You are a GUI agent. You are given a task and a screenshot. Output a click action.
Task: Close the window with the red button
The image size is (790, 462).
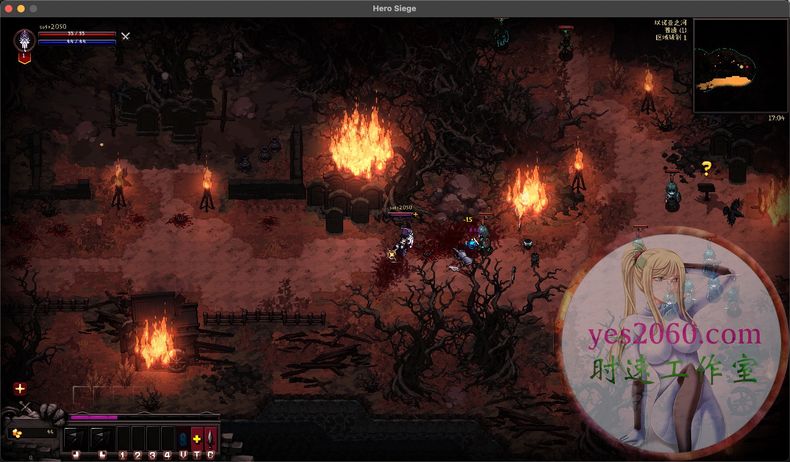pyautogui.click(x=9, y=8)
